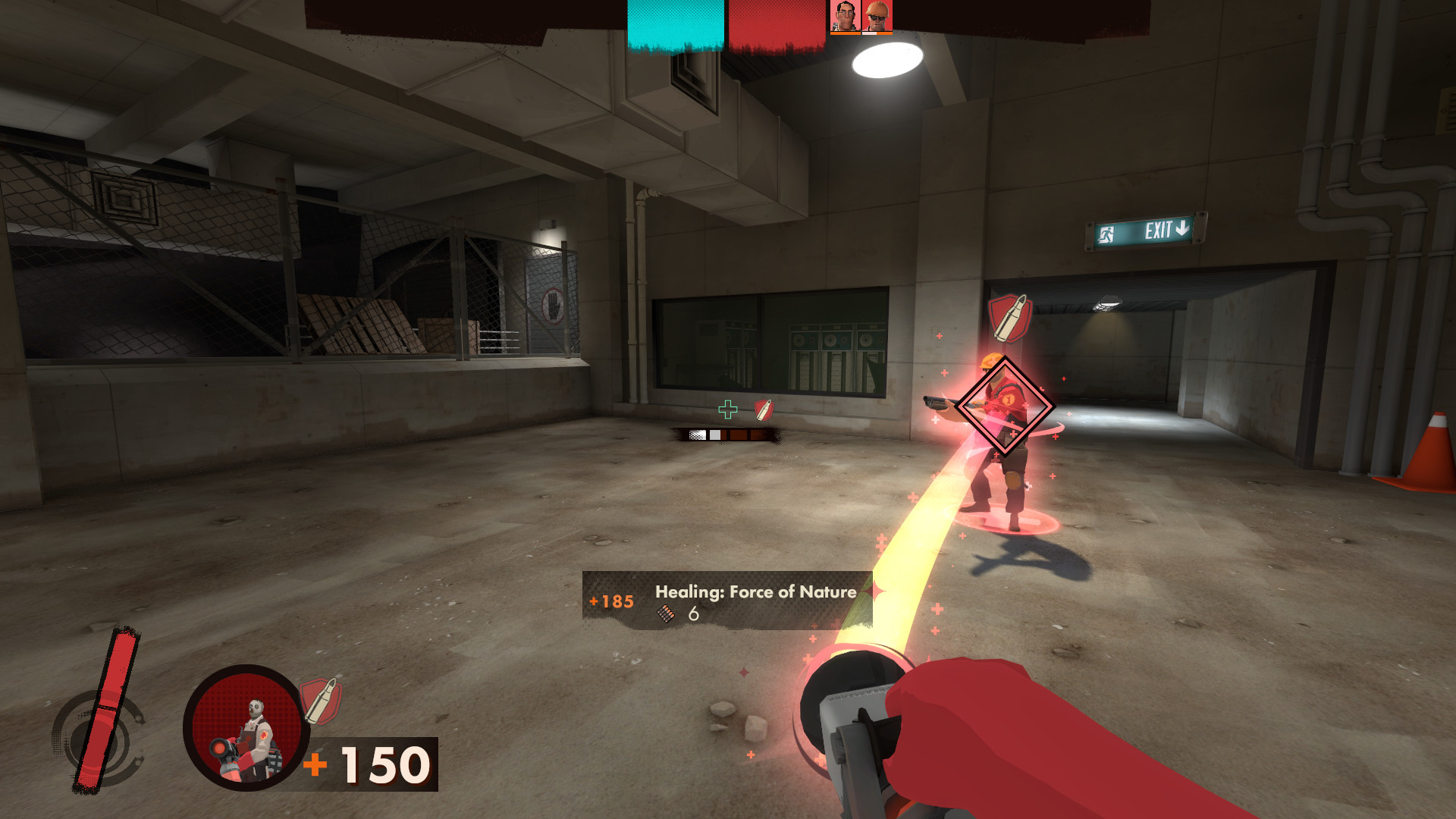The height and width of the screenshot is (819, 1456).
Task: Select the green health cross indicator
Action: click(x=728, y=409)
